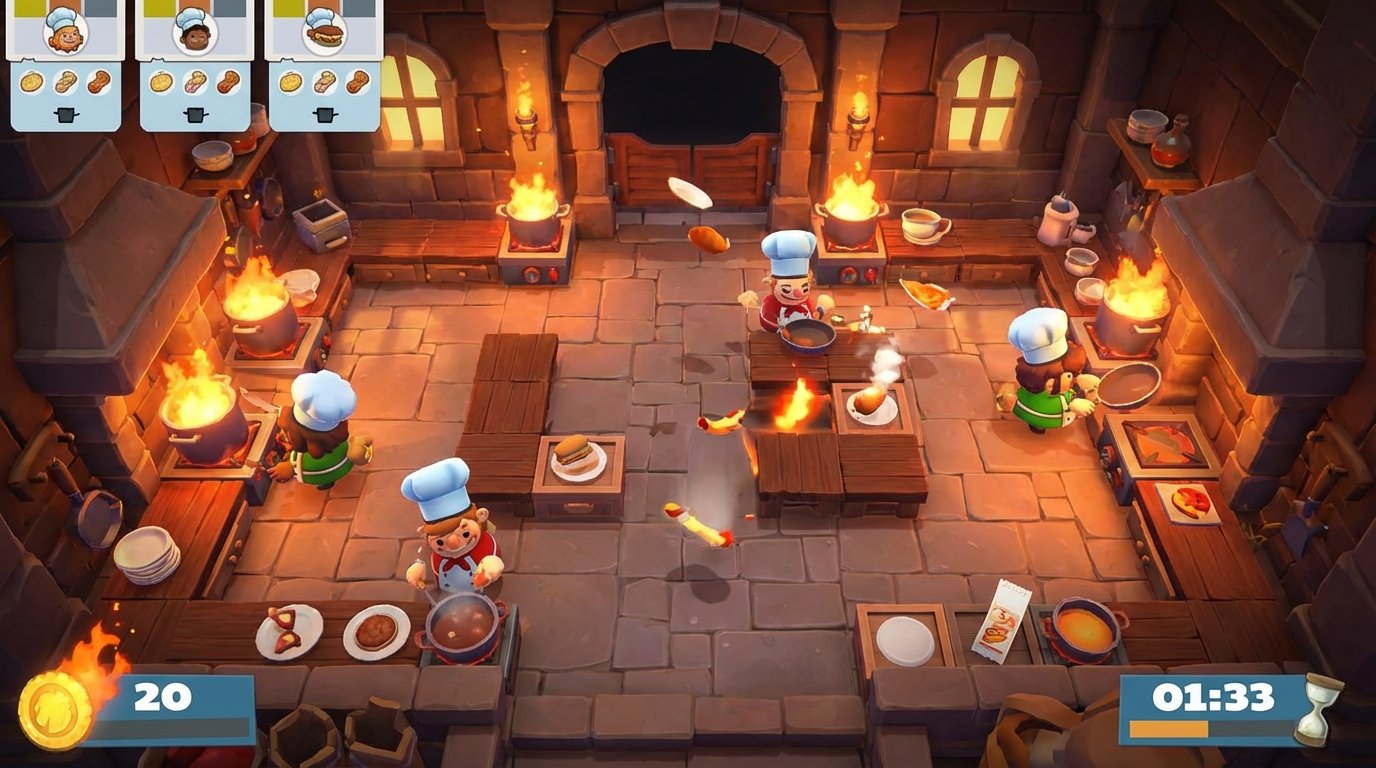Click the hot dog icon on the third order

324,37
